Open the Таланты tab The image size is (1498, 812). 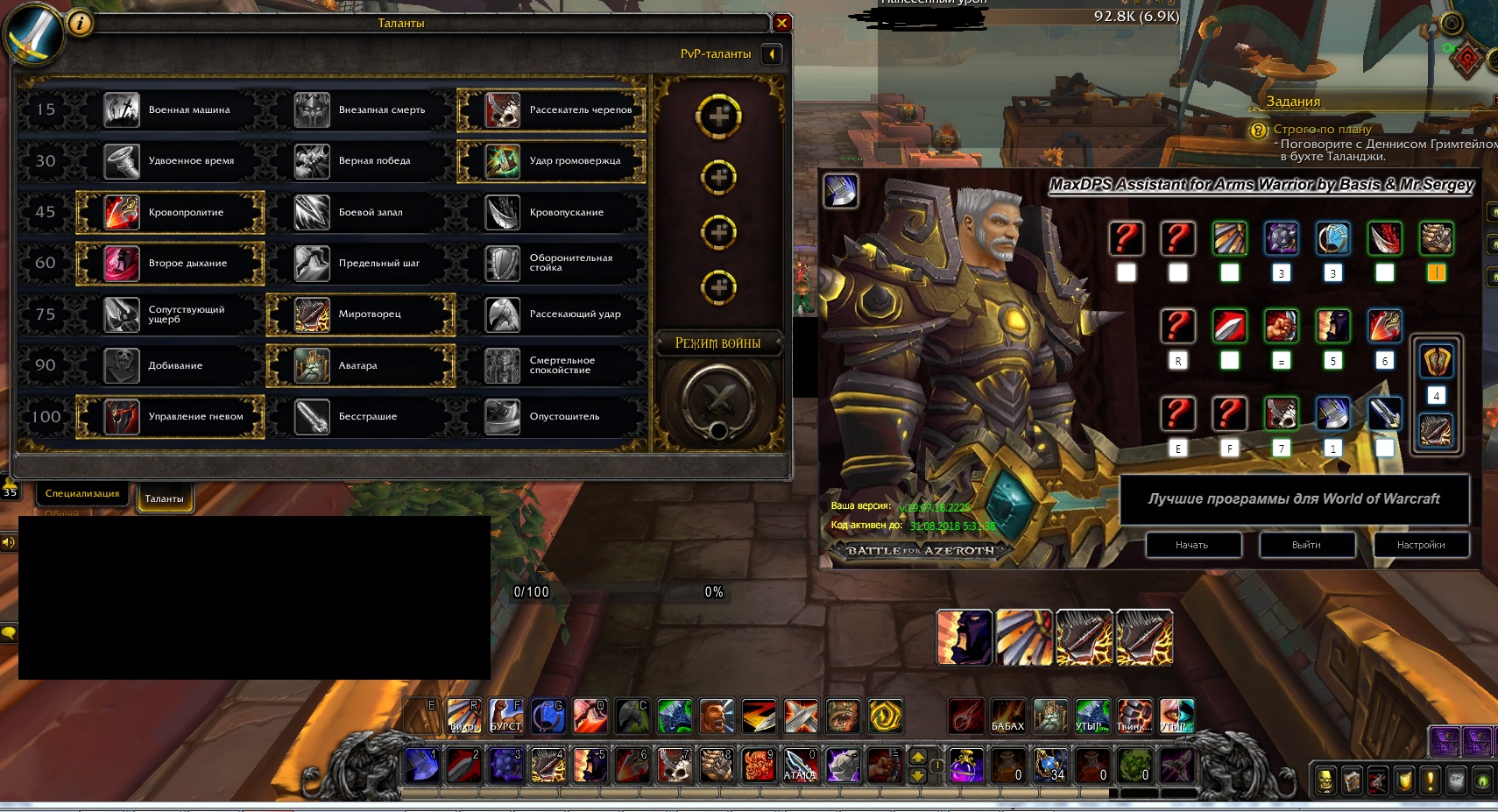tap(164, 498)
